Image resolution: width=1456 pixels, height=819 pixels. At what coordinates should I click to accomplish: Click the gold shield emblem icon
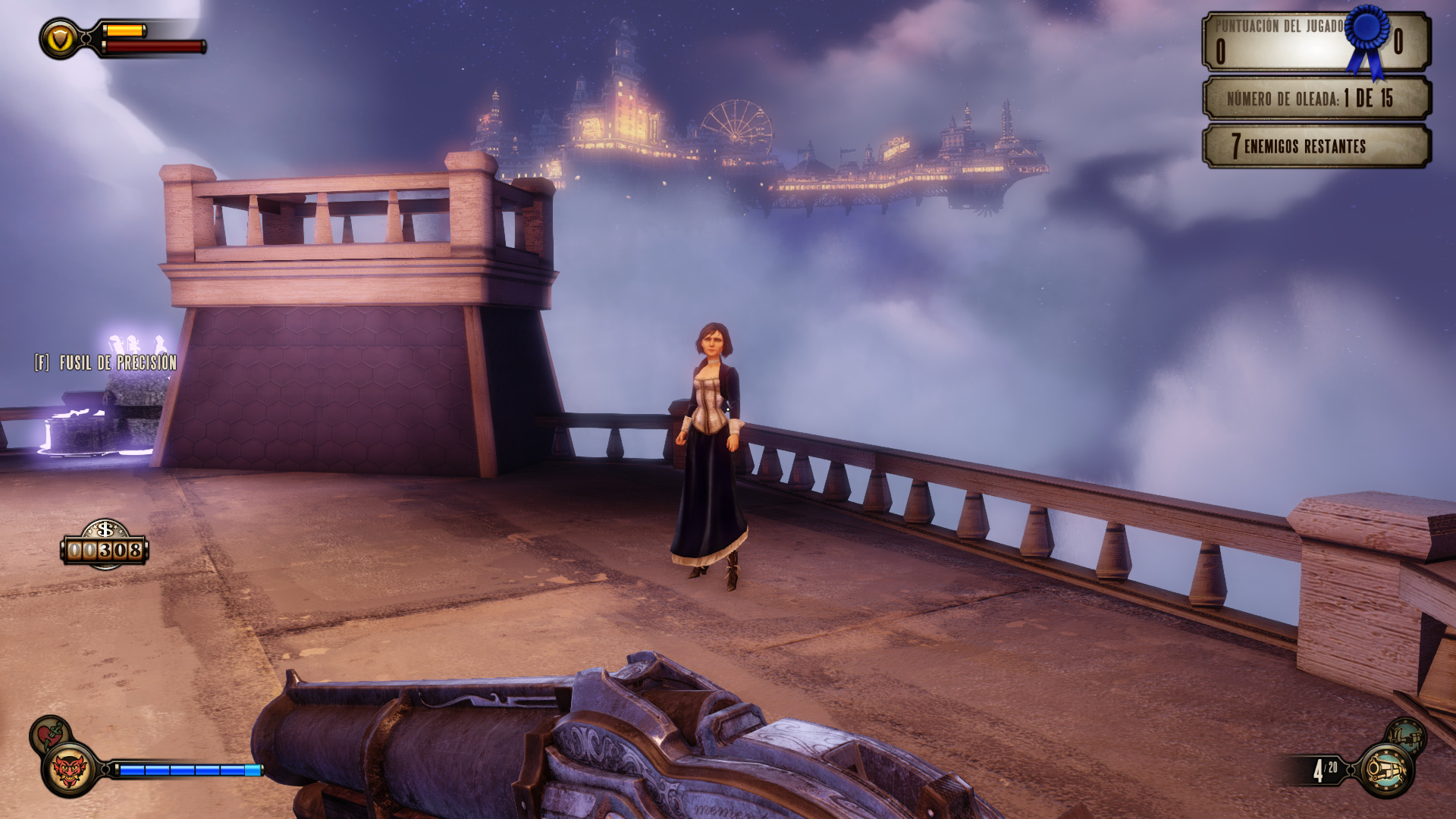click(x=60, y=39)
